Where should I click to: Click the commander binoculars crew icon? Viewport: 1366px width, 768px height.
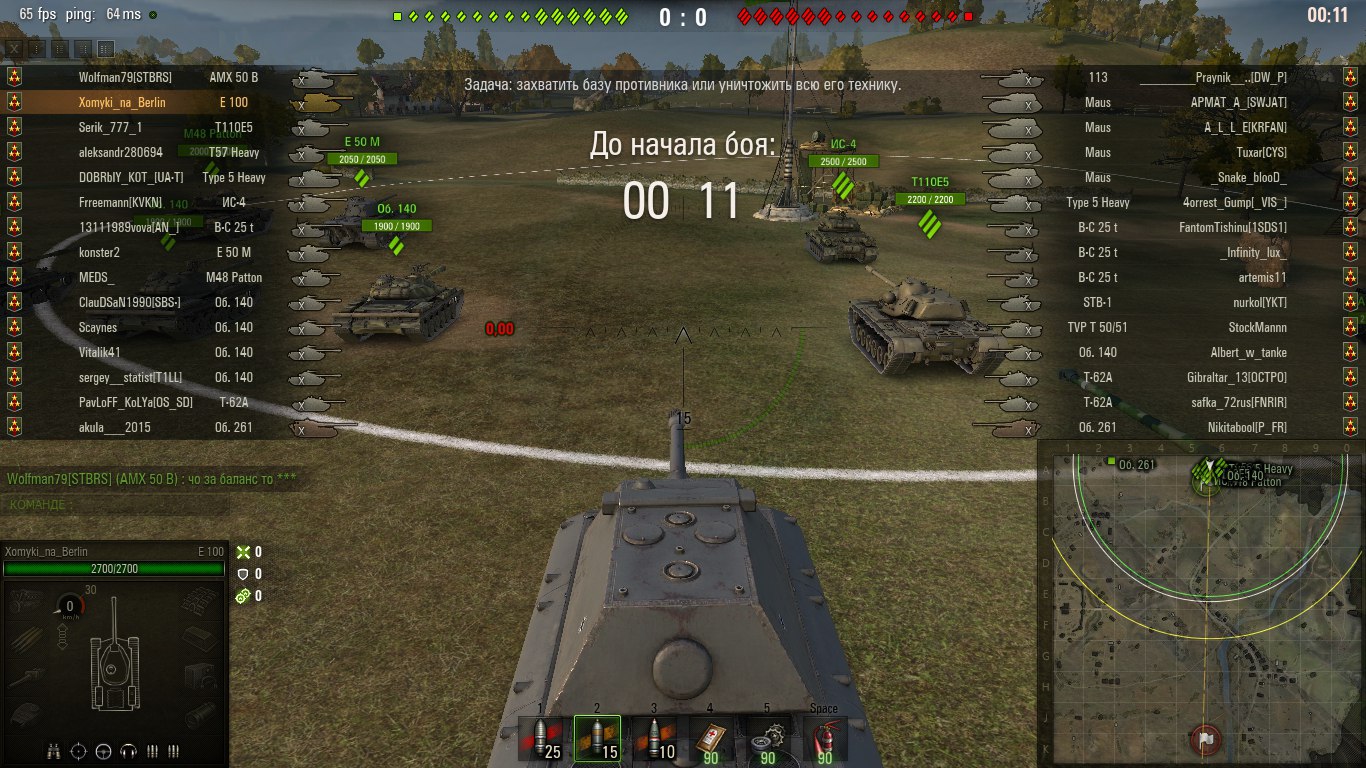55,750
